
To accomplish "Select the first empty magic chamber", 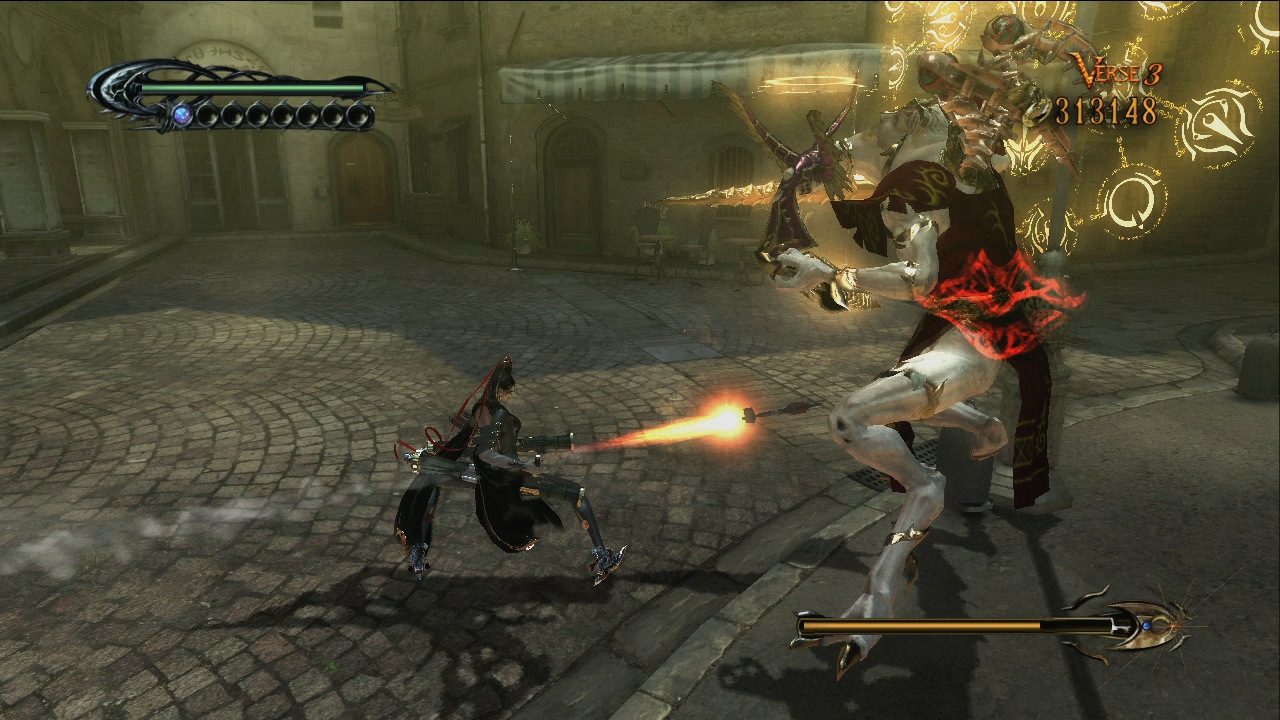I will pos(206,116).
